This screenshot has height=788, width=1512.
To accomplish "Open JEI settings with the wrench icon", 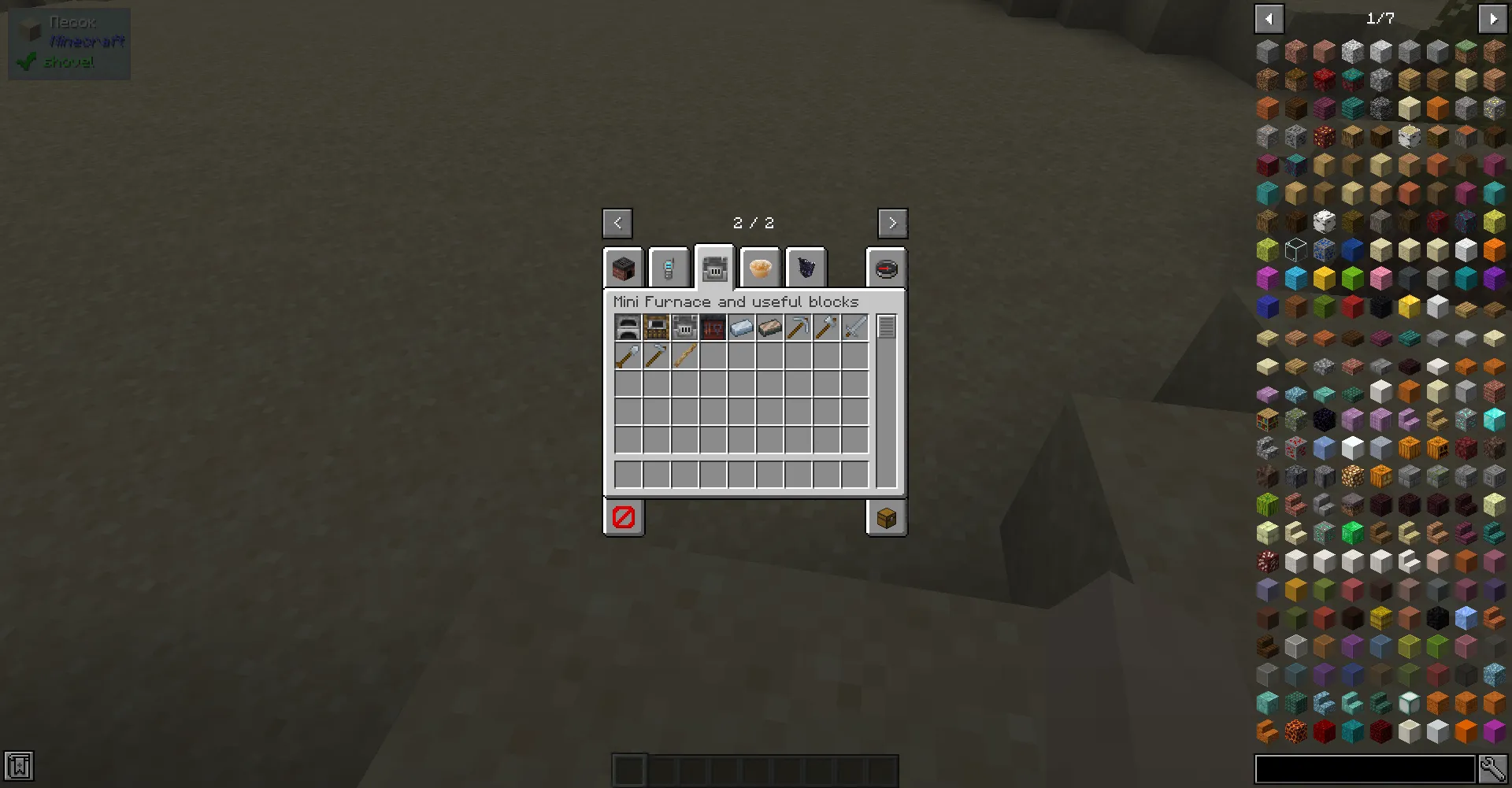I will click(x=1493, y=769).
